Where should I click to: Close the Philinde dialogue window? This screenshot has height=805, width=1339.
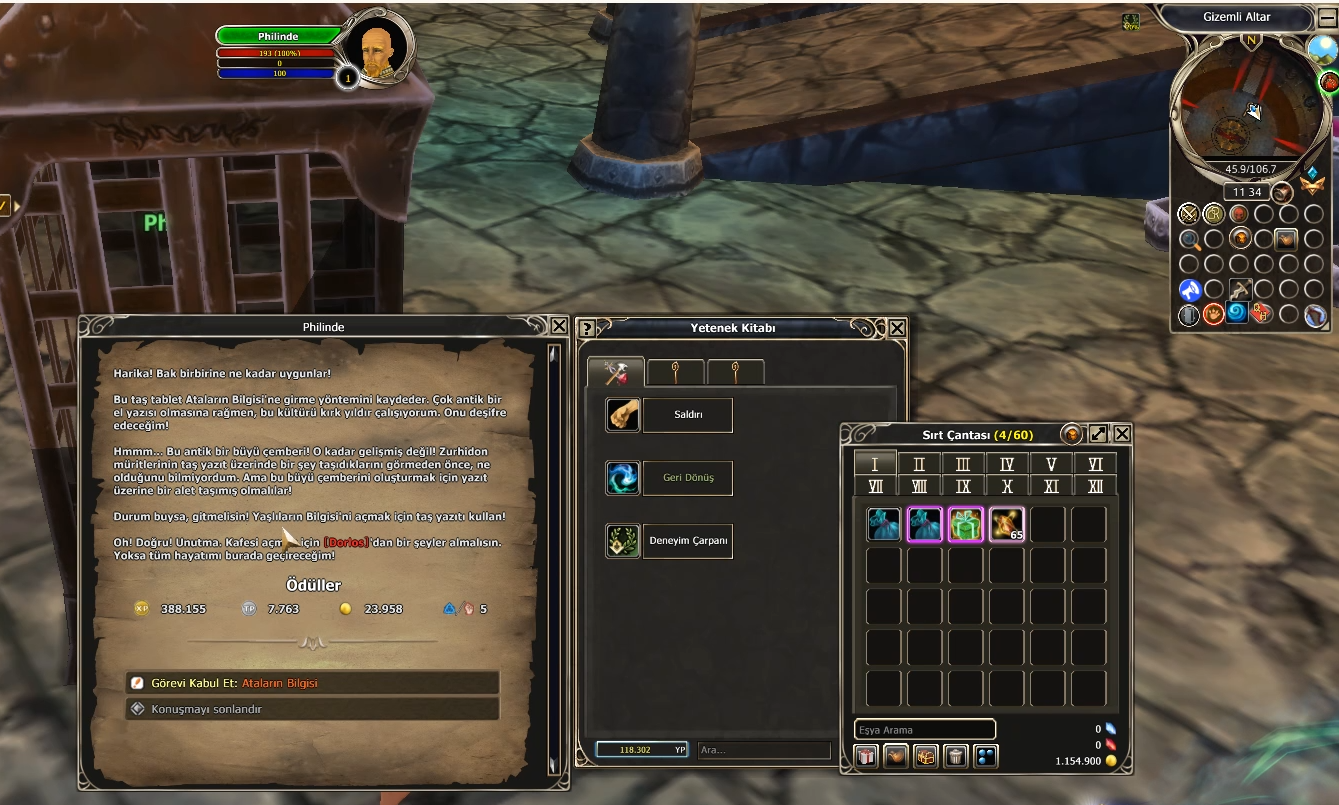(559, 326)
